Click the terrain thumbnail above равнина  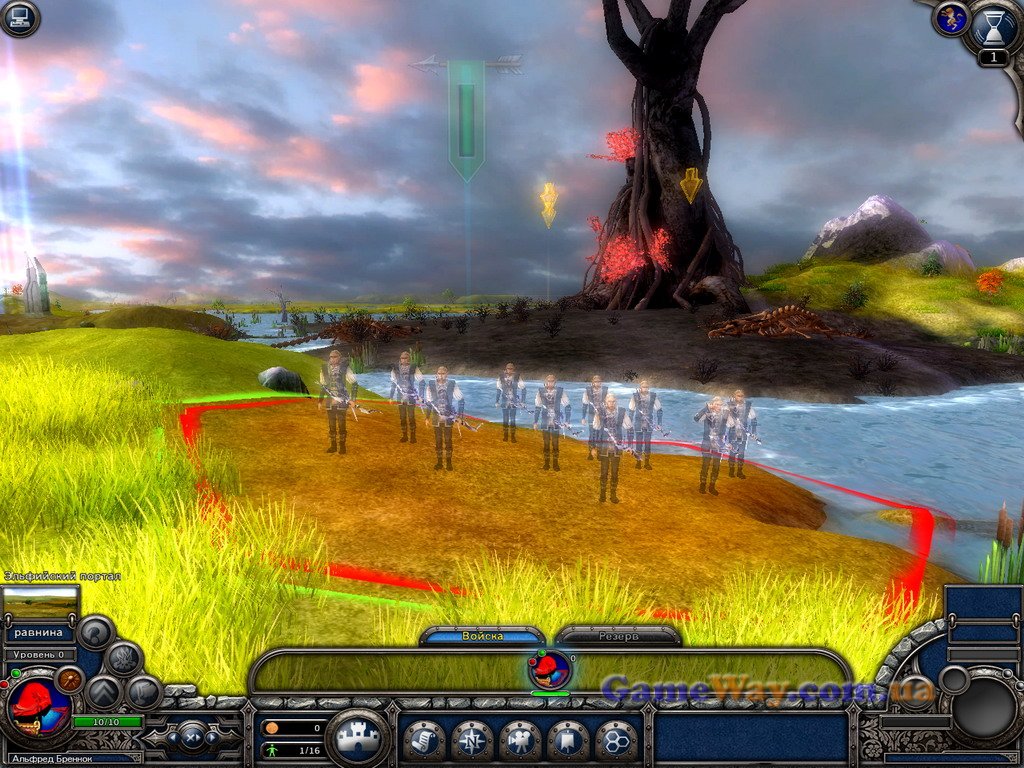(x=40, y=603)
